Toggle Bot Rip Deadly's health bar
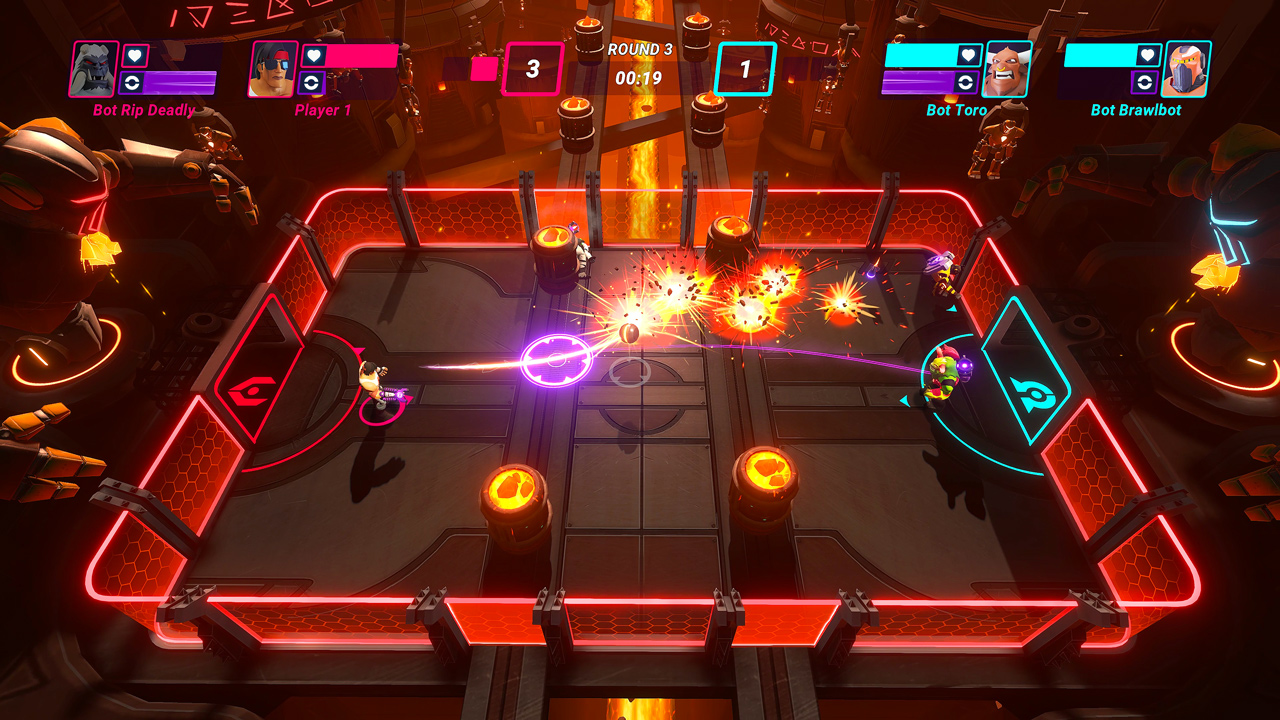1280x720 pixels. [180, 56]
